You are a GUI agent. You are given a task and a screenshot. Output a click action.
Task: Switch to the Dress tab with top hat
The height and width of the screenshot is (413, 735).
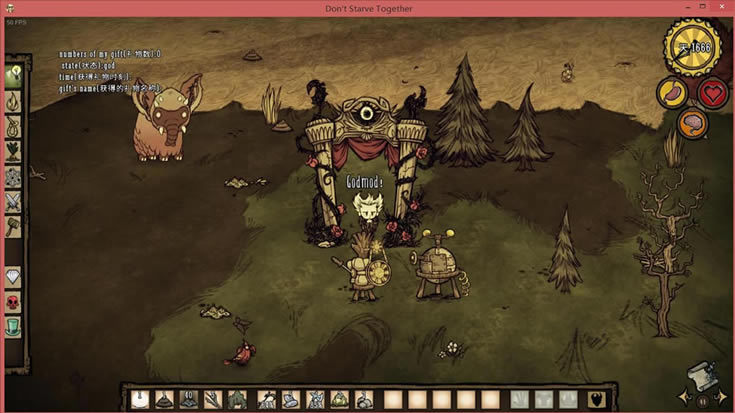pyautogui.click(x=14, y=327)
